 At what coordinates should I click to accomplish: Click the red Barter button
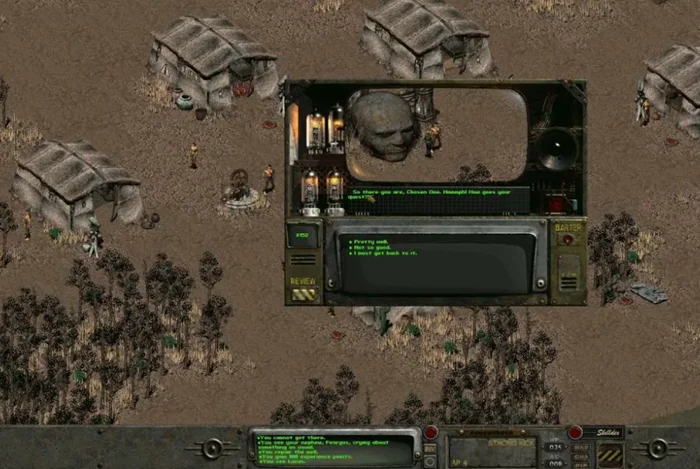coord(567,240)
